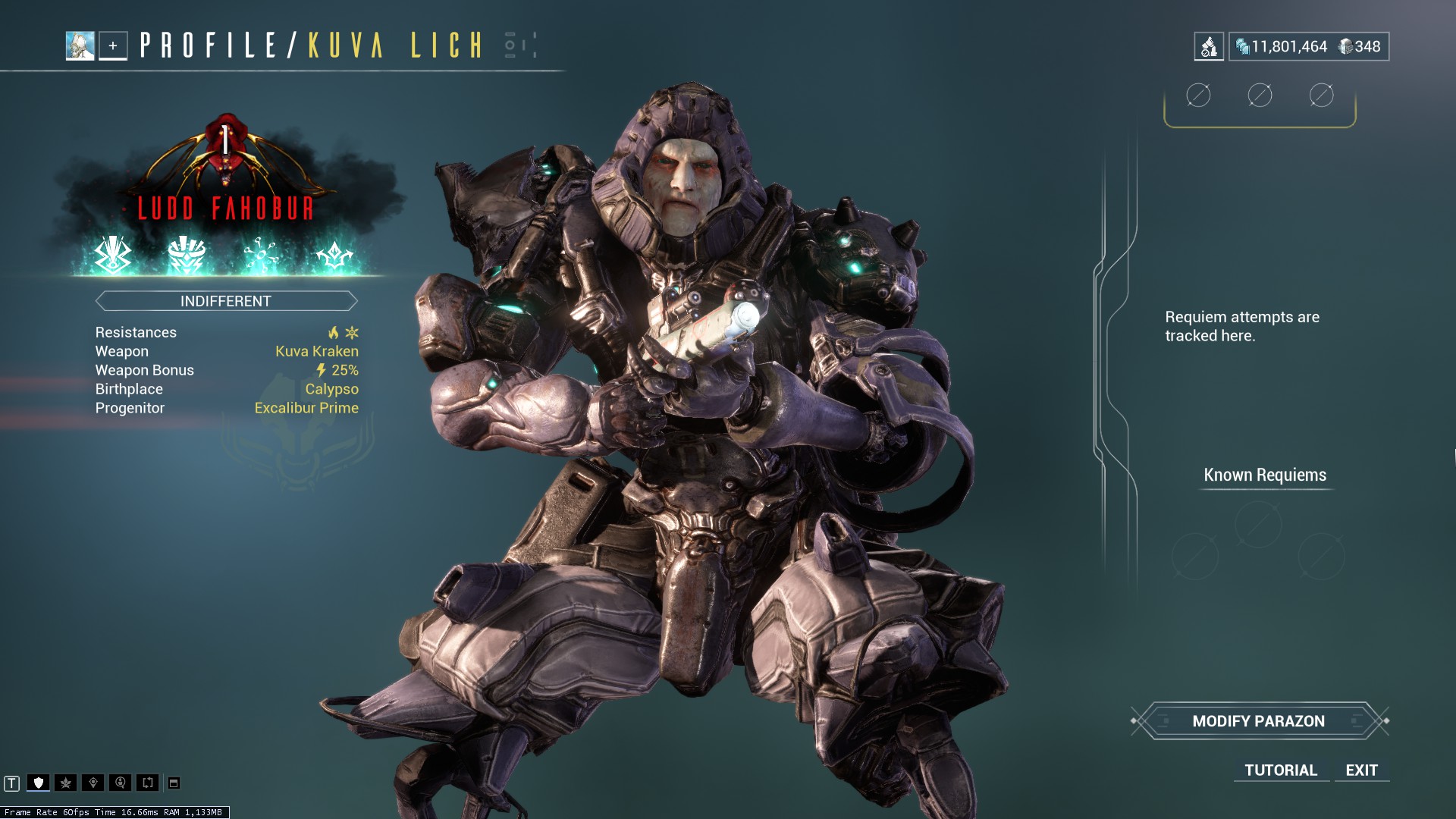Screen dimensions: 1456x819
Task: Click the platinum icon showing 348
Action: (1346, 45)
